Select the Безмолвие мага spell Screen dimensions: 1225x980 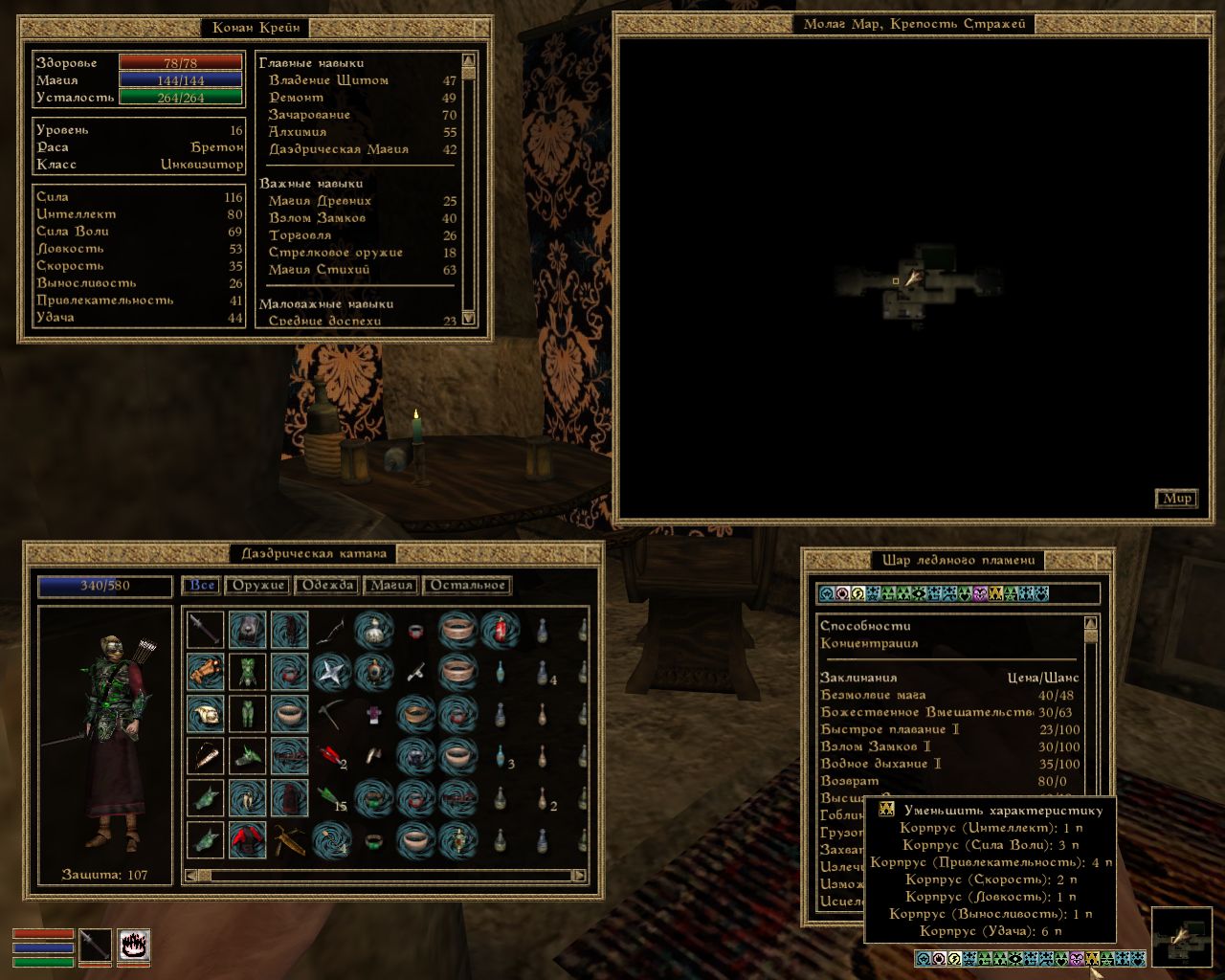[x=873, y=695]
